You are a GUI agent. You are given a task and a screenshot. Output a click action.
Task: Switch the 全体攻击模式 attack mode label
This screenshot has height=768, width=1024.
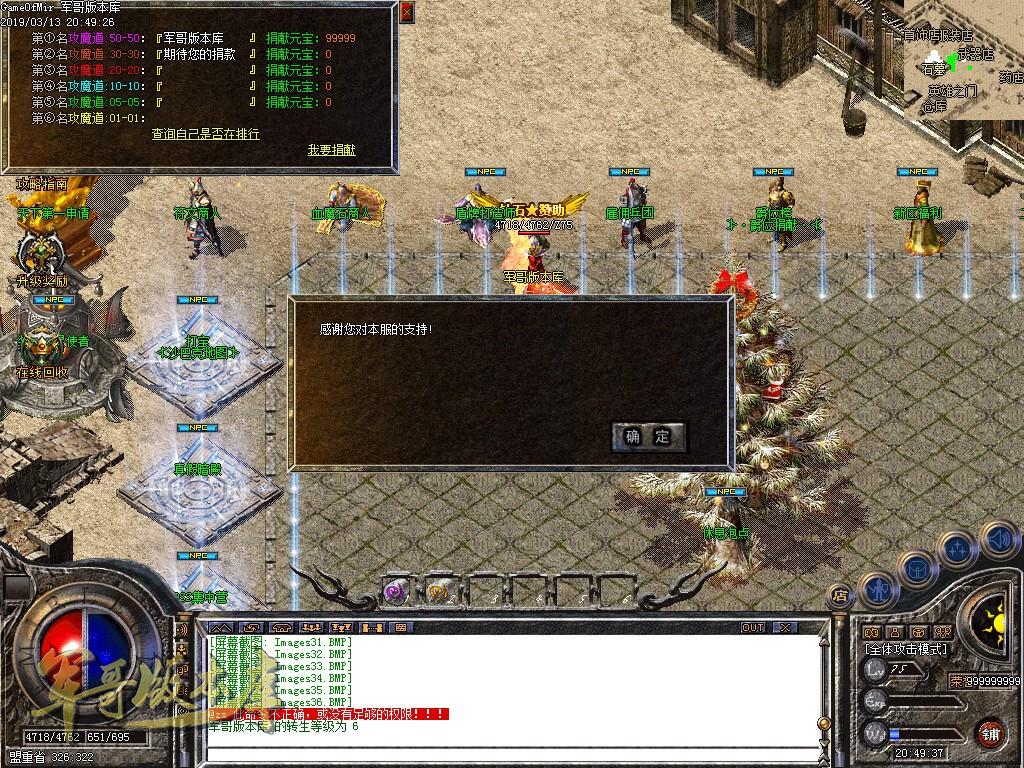pos(906,649)
